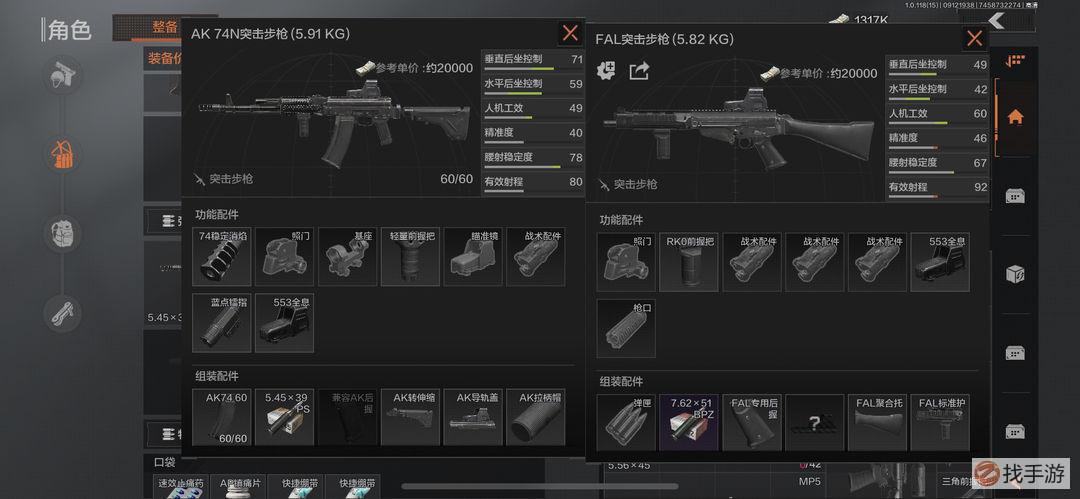Select the AK lightweight foregrip slot
This screenshot has width=1080, height=499.
coord(410,257)
